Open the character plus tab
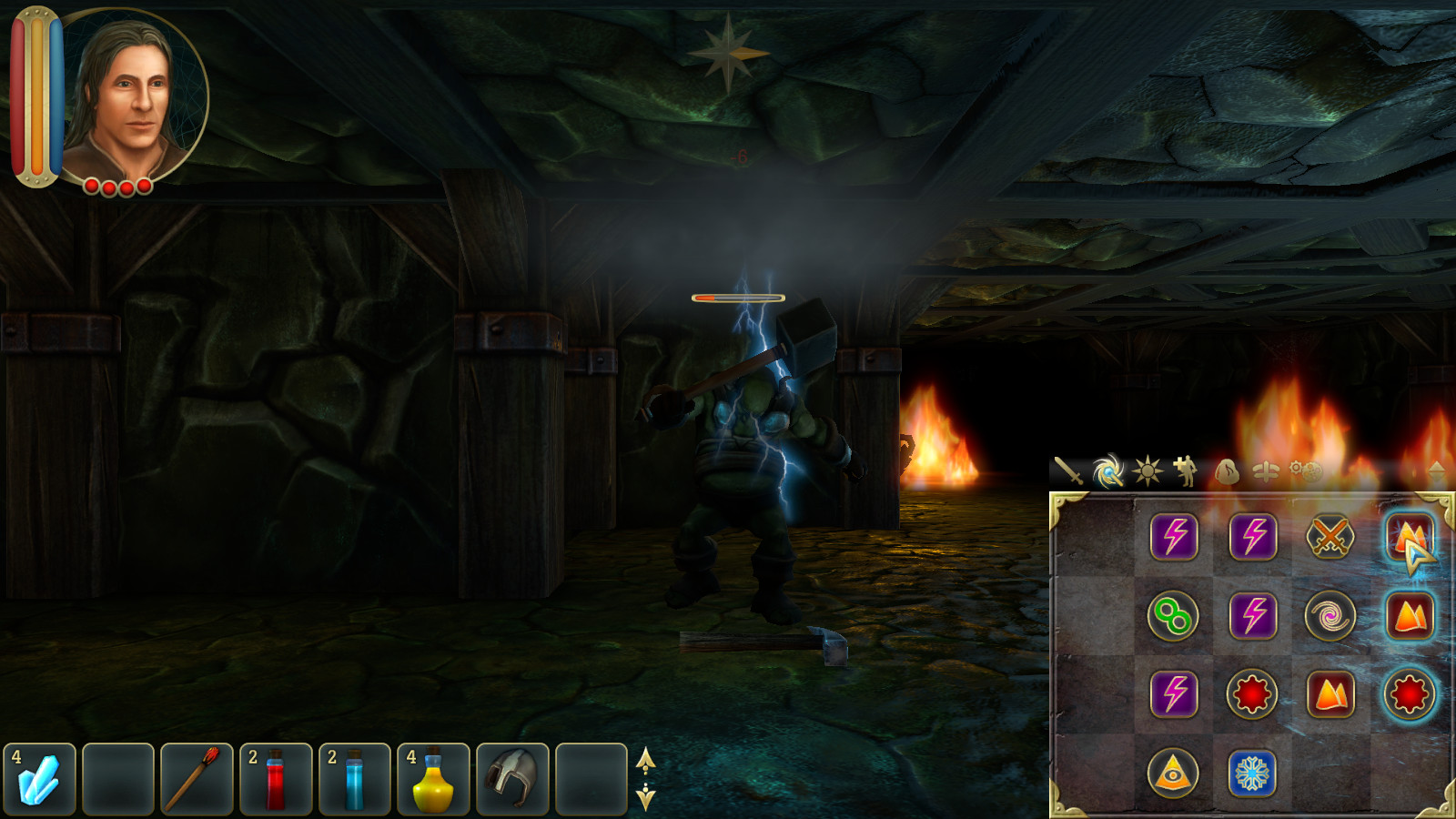This screenshot has width=1456, height=819. (x=1183, y=471)
